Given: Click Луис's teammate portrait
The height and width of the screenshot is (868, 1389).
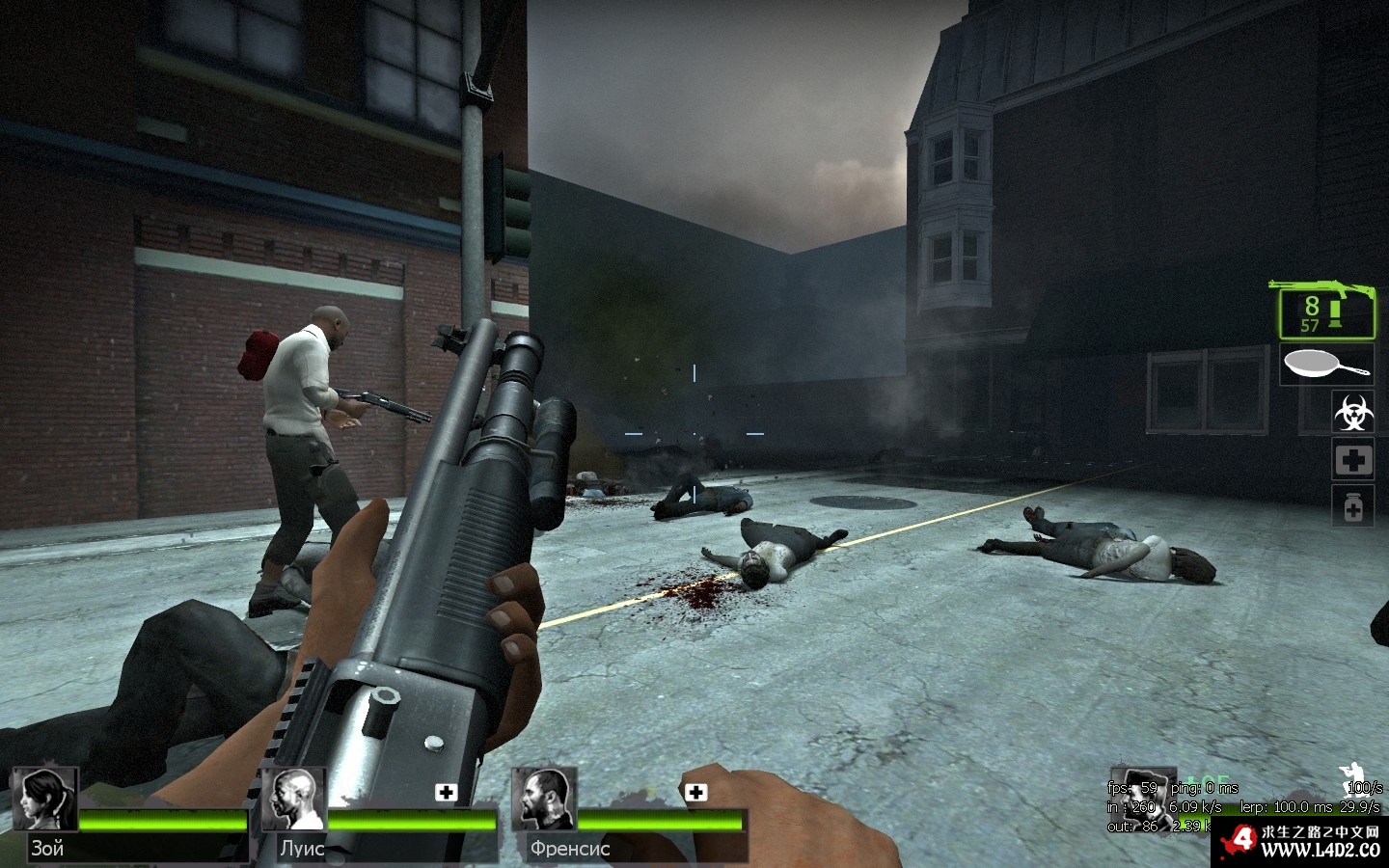Looking at the screenshot, I should coord(294,800).
